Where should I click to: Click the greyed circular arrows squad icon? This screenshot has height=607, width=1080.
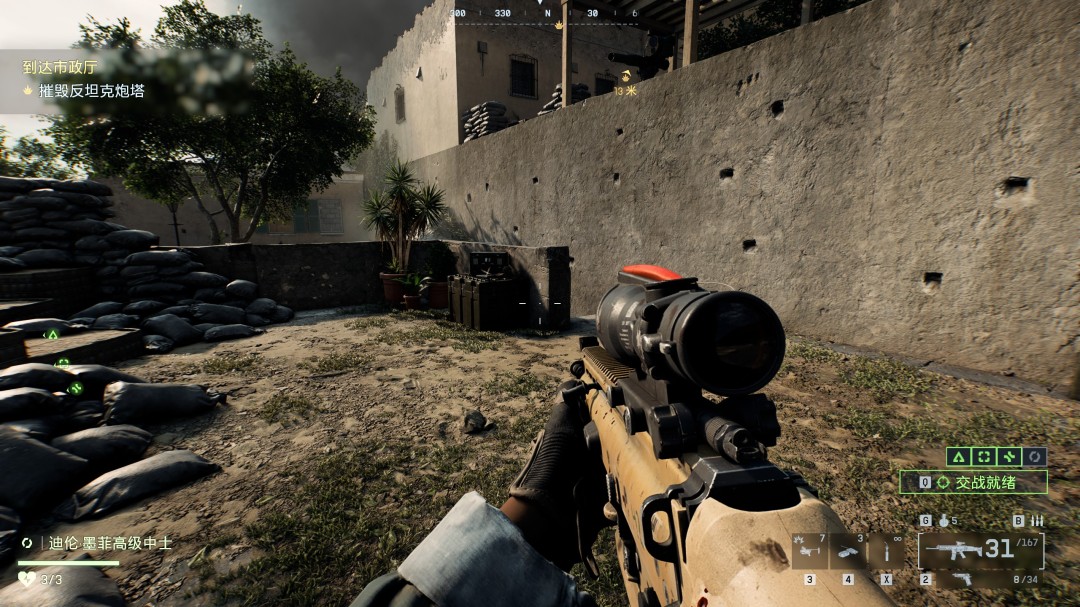(1035, 456)
